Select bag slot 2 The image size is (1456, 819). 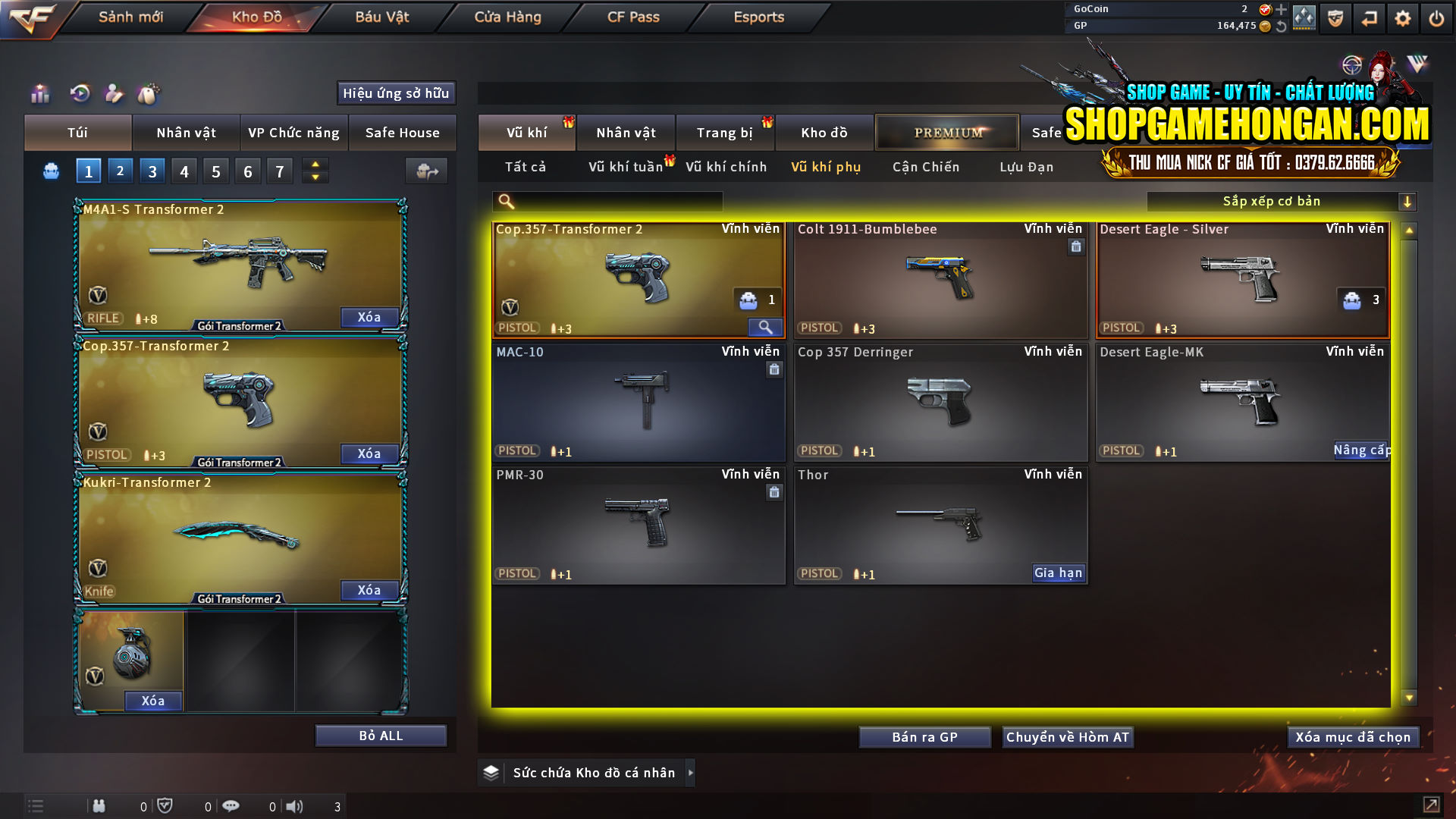tap(120, 171)
